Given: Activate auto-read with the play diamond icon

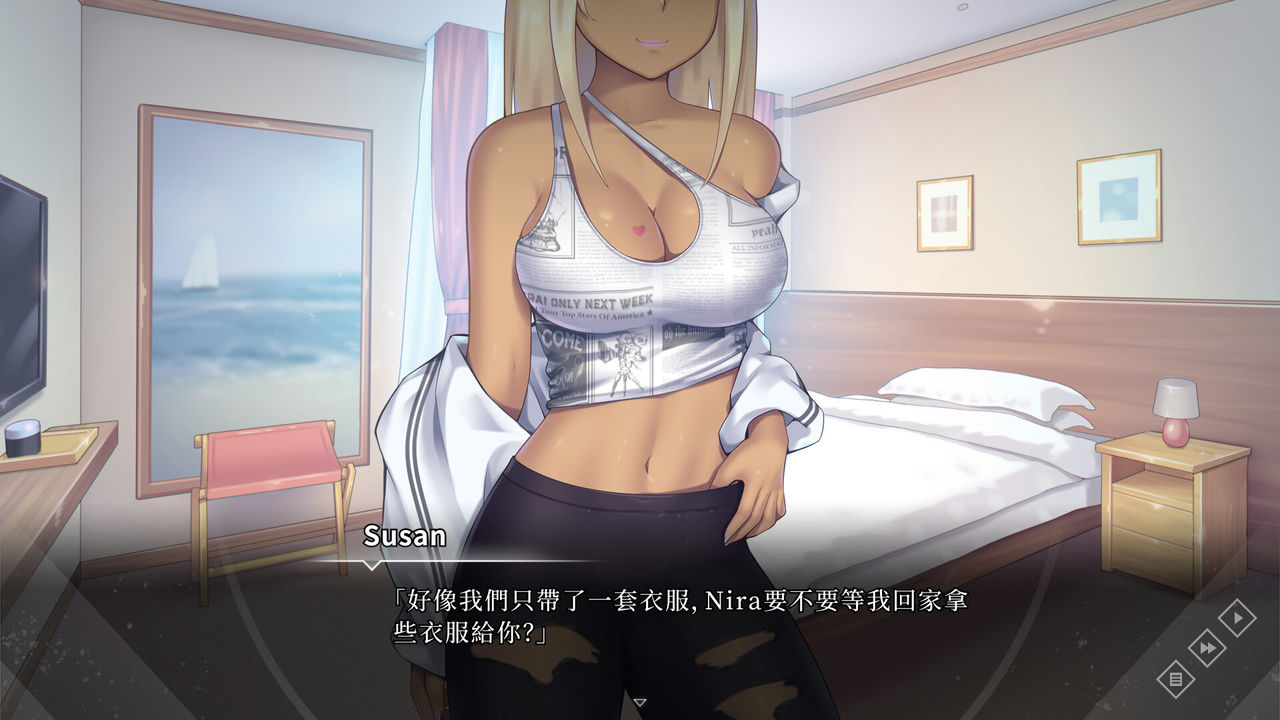Looking at the screenshot, I should [1238, 617].
